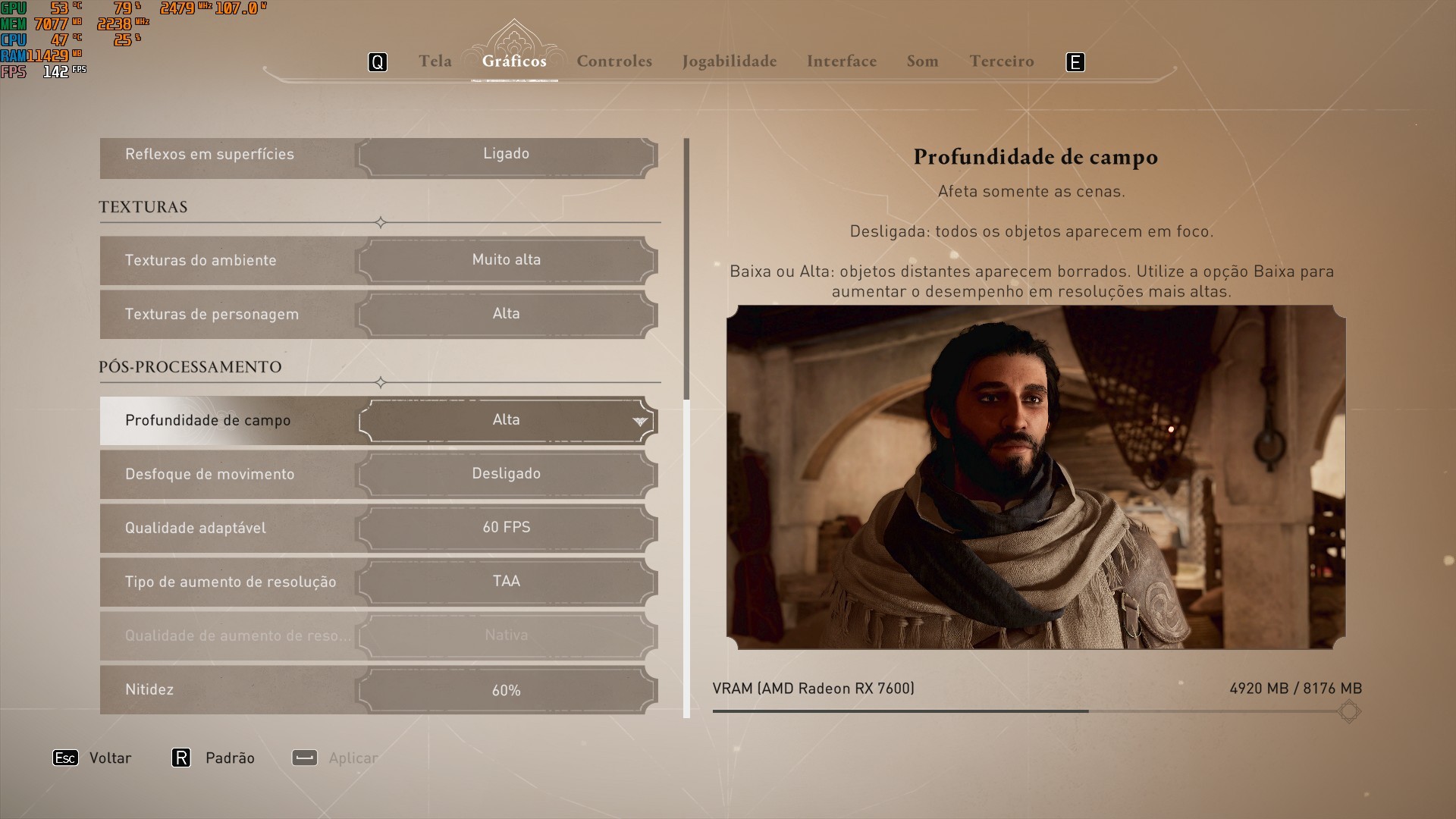Switch to the Terceiro tab
The width and height of the screenshot is (1456, 819).
1001,61
